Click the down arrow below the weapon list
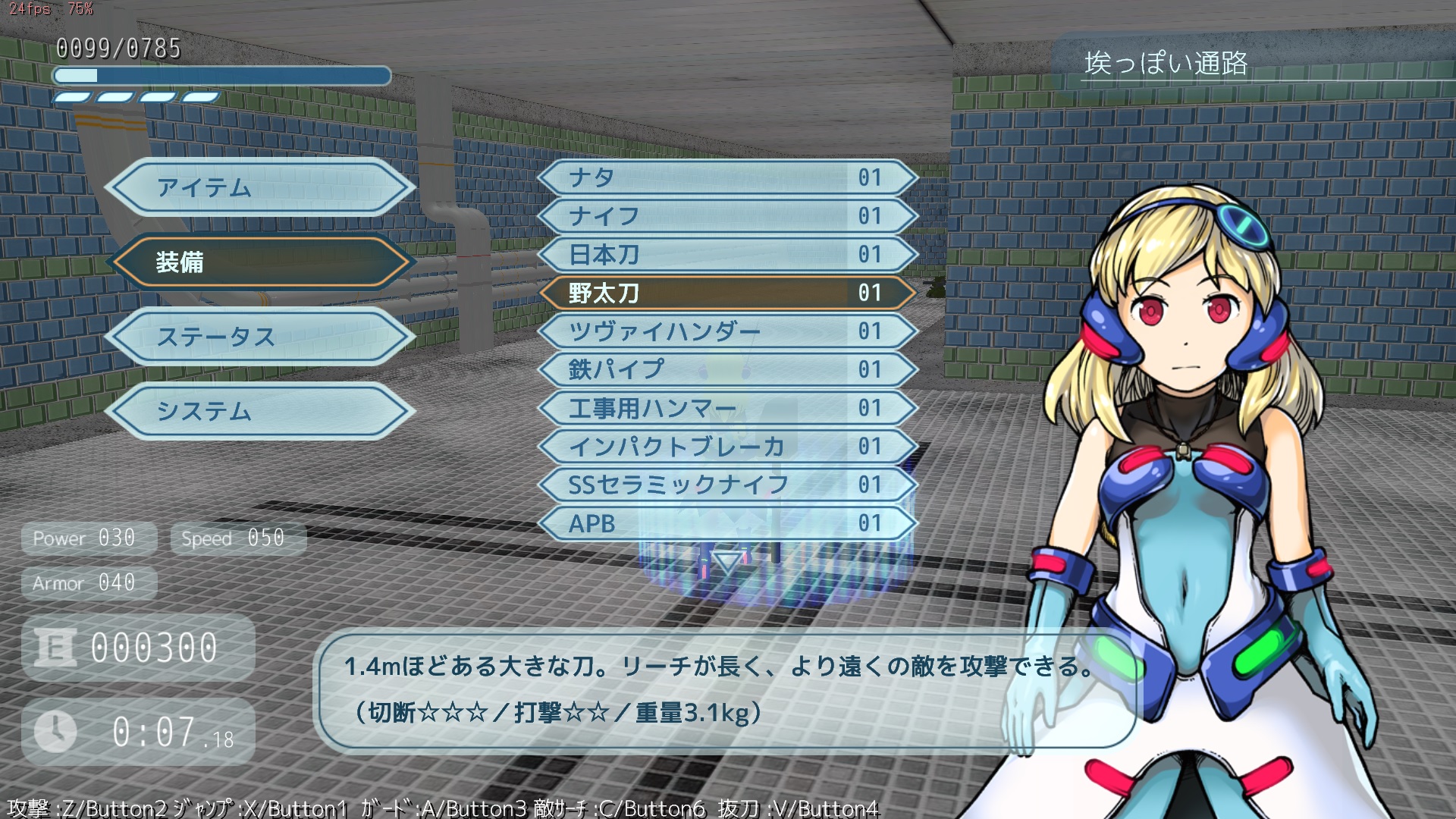This screenshot has height=819, width=1456. click(728, 562)
